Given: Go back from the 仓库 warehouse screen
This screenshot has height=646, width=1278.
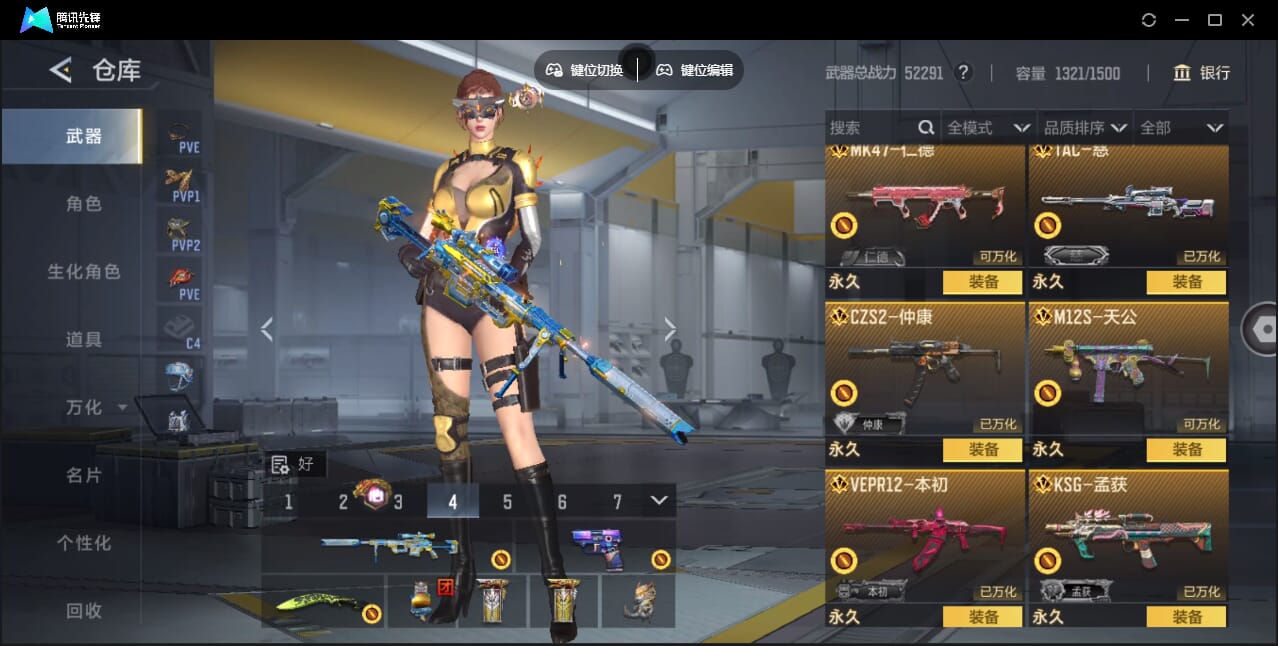Looking at the screenshot, I should tap(61, 70).
